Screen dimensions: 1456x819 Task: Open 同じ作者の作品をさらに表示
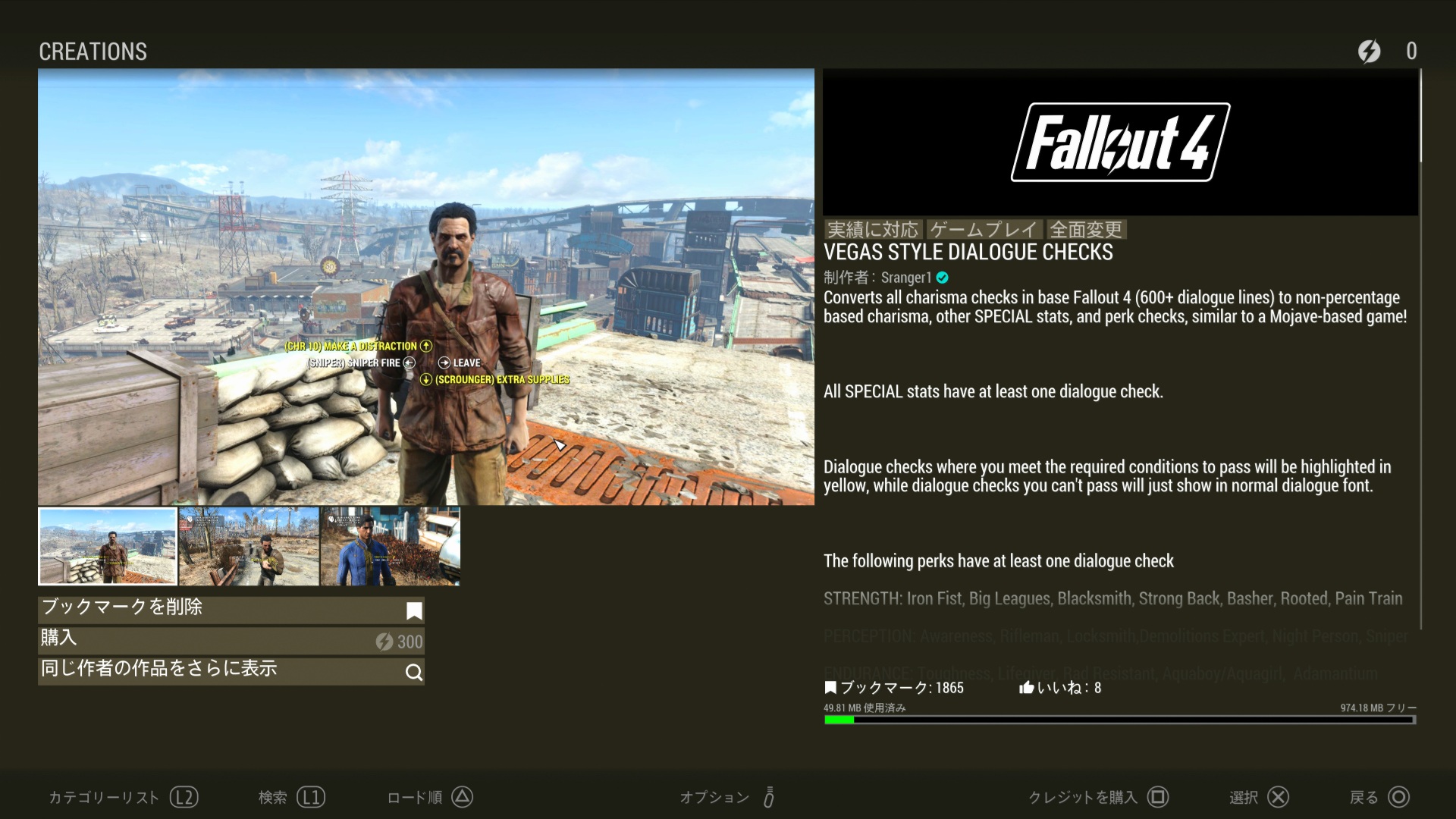(x=231, y=670)
